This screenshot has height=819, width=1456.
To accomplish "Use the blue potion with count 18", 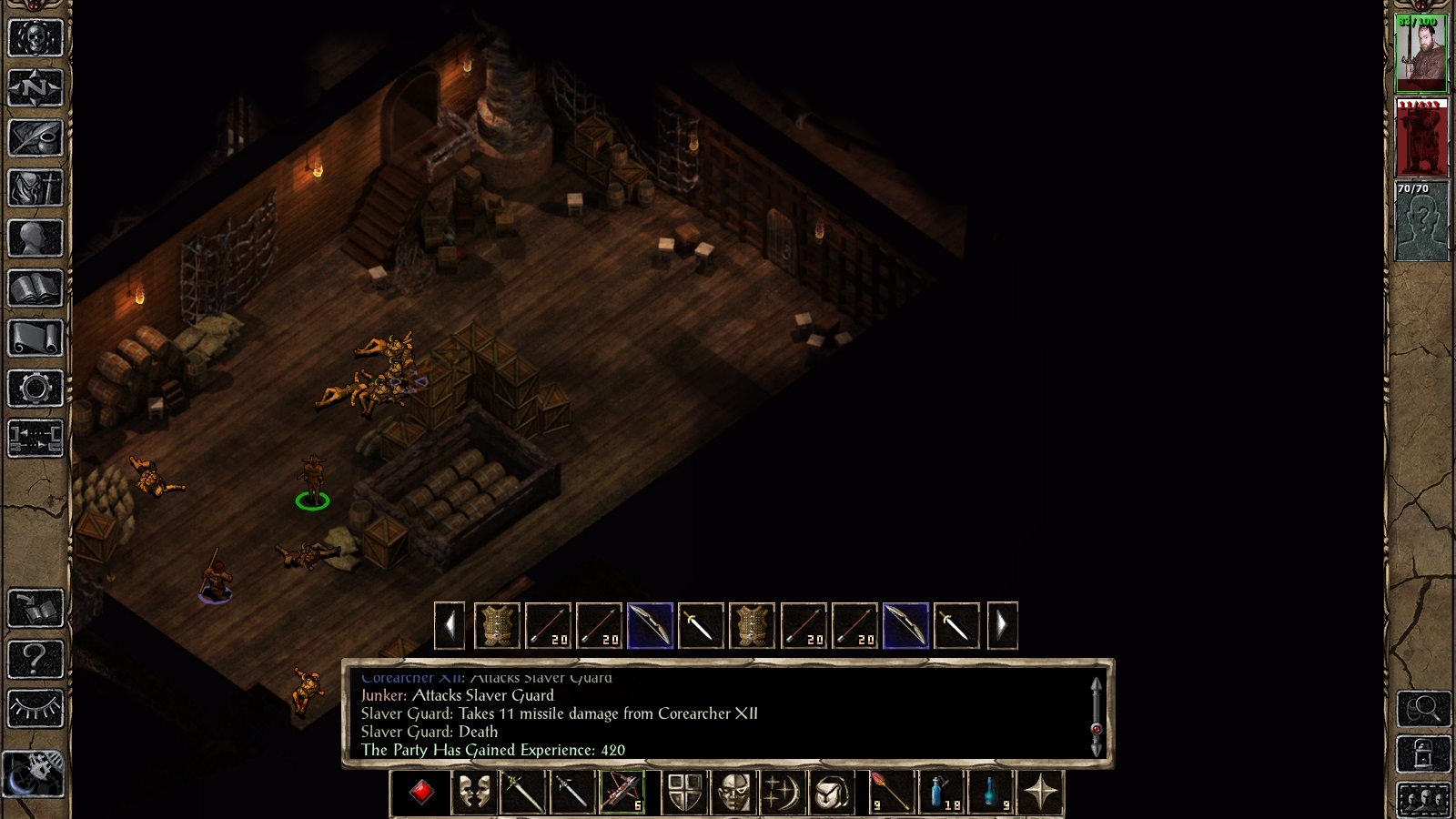I will (x=941, y=793).
